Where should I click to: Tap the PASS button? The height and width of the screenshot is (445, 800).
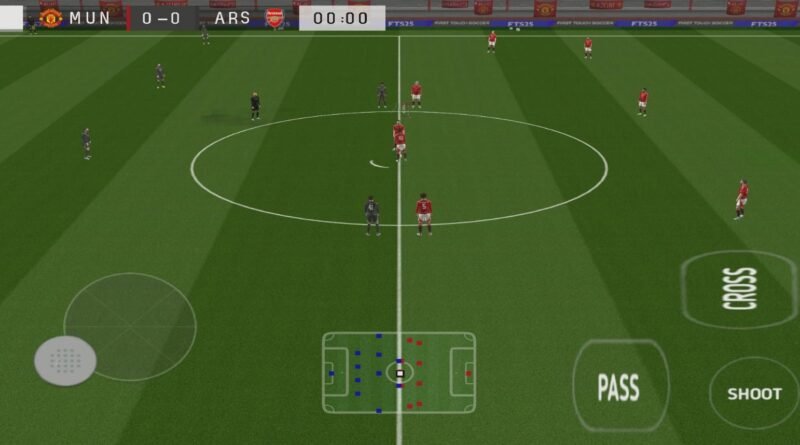point(619,387)
